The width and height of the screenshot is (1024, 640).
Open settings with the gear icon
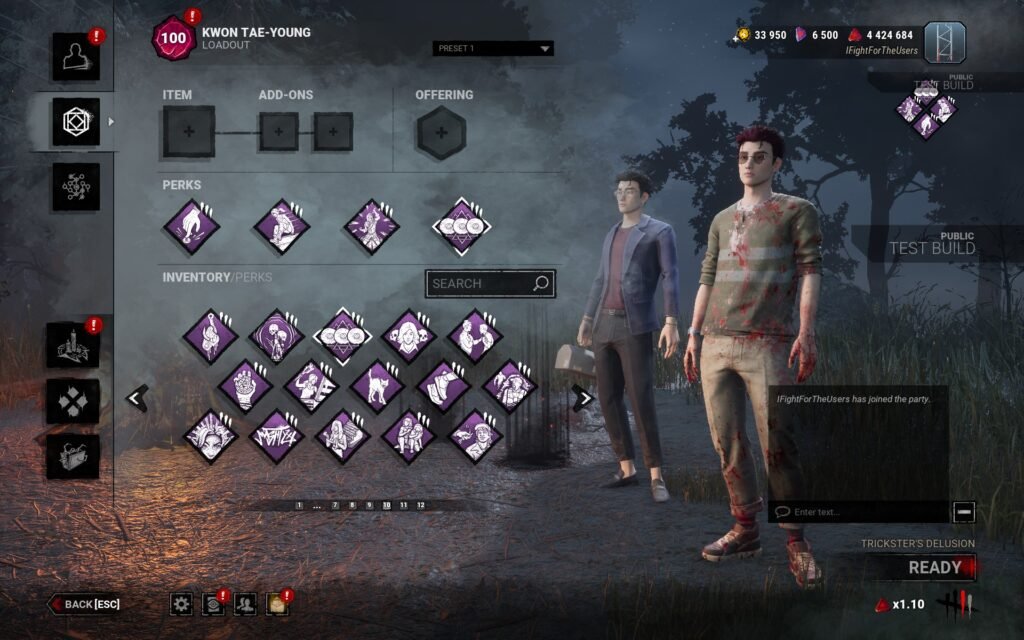tap(181, 603)
